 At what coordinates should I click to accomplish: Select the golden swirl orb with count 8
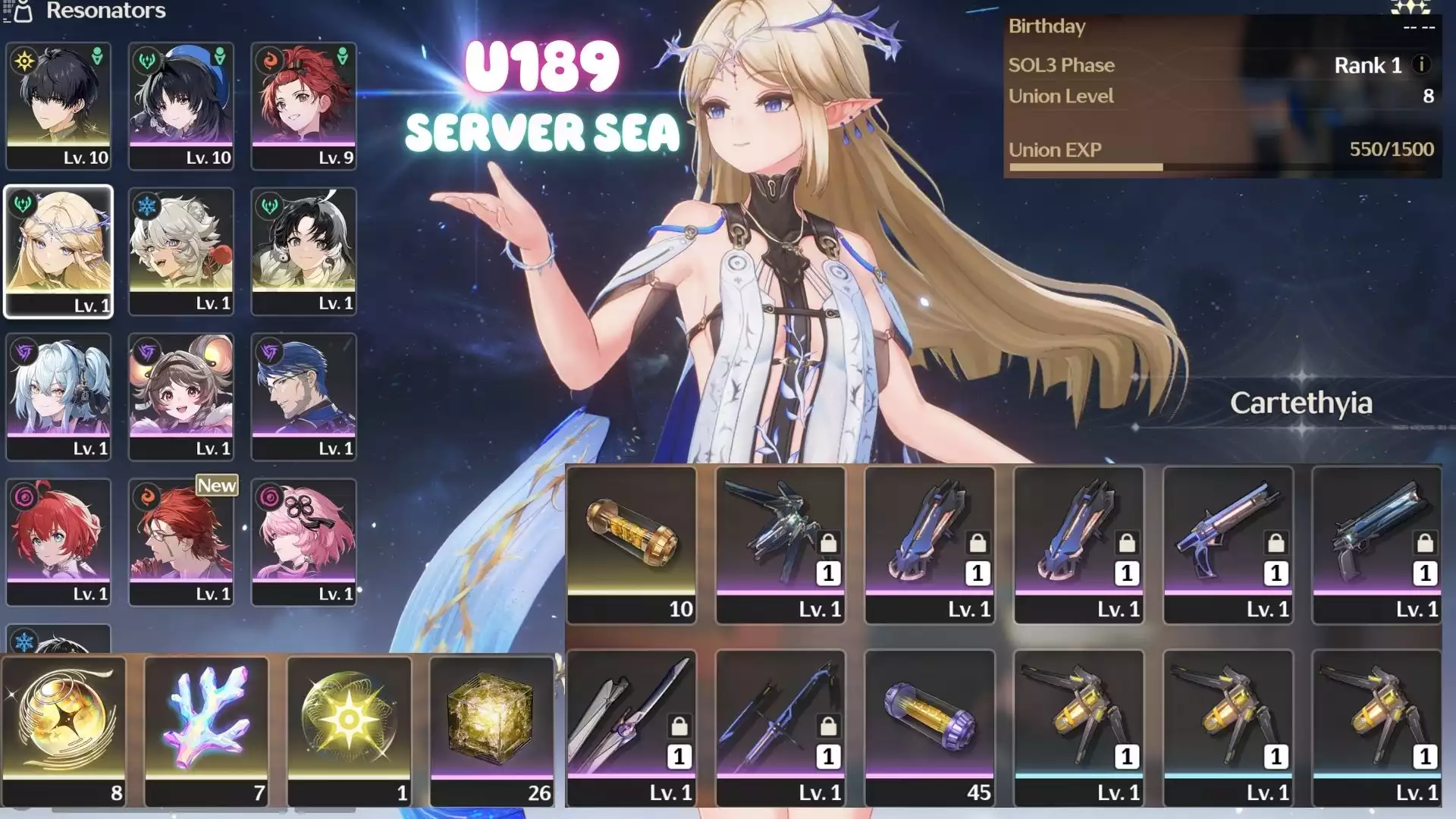[x=64, y=730]
